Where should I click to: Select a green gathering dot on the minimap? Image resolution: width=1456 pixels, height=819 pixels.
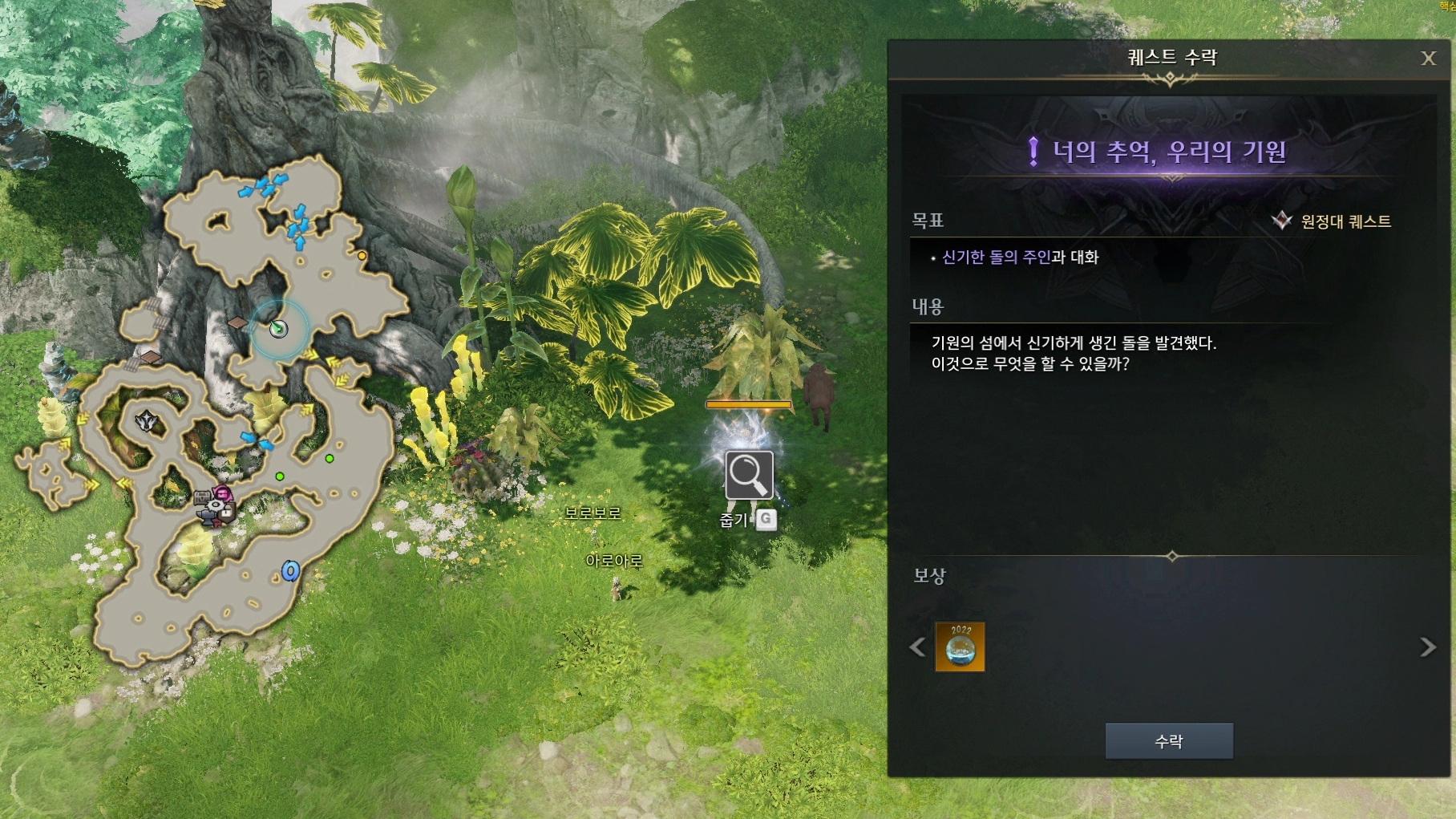(280, 476)
